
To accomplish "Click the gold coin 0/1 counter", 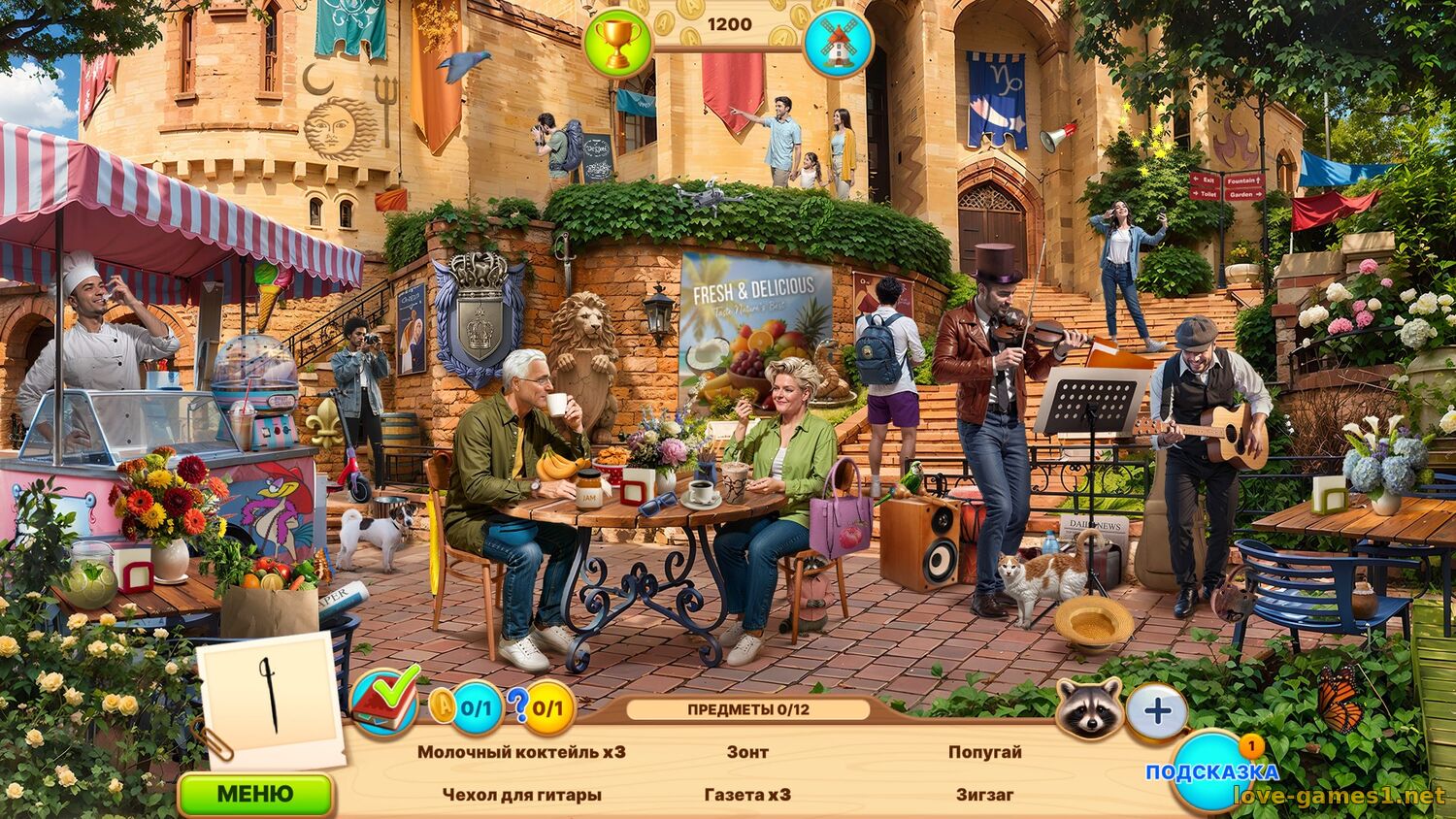I will click(x=467, y=707).
